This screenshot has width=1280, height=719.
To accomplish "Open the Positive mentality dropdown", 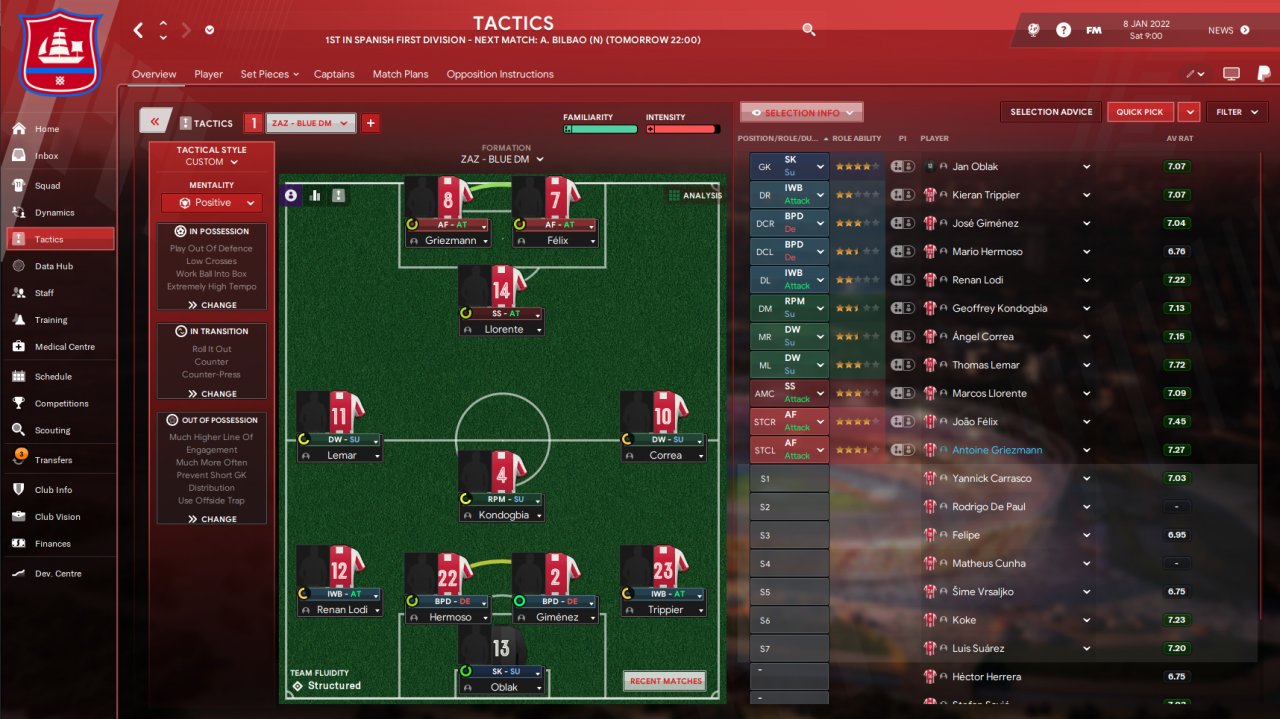I will click(211, 203).
